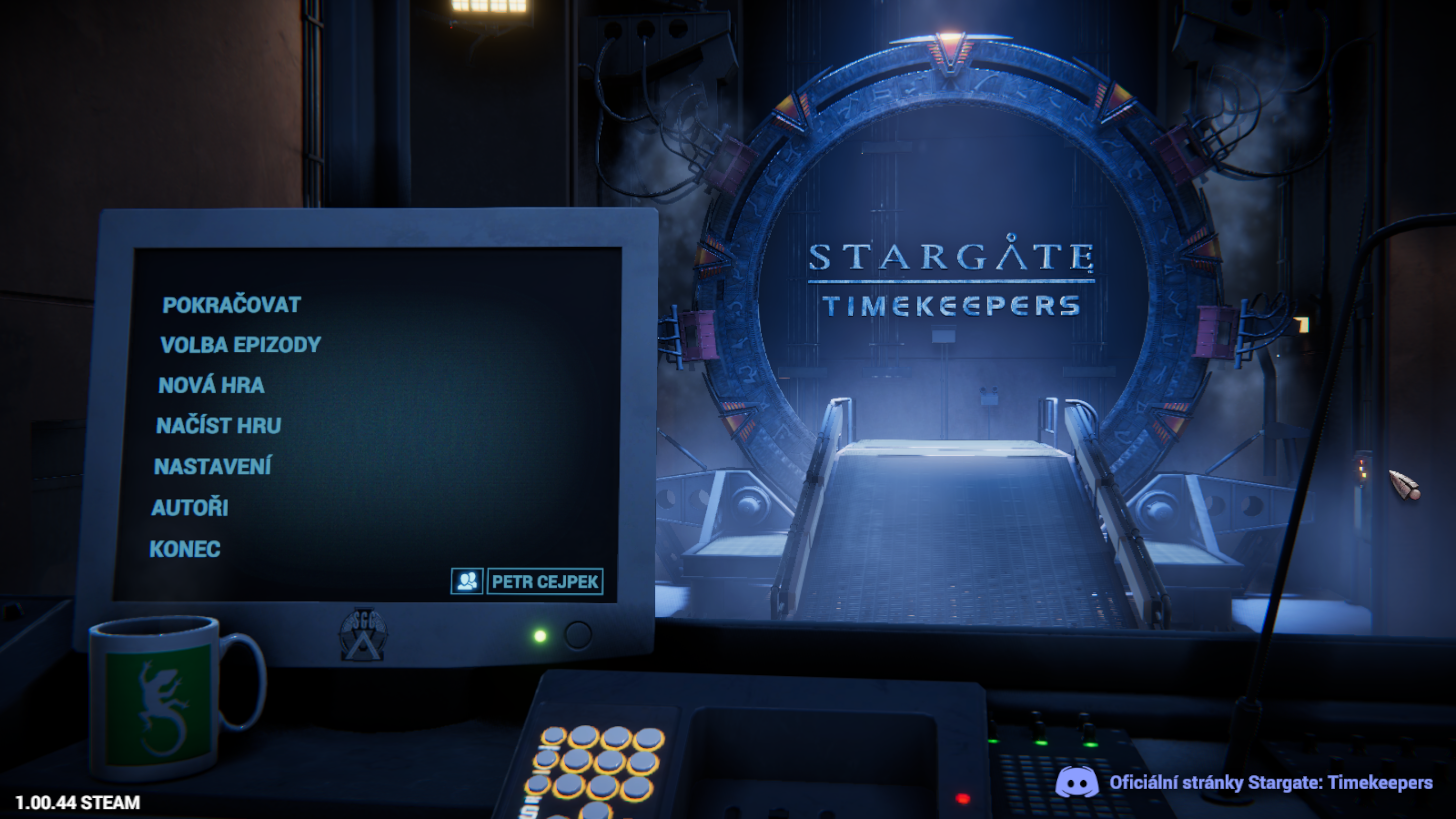Quit the game with Konec
The height and width of the screenshot is (819, 1456).
pyautogui.click(x=185, y=549)
